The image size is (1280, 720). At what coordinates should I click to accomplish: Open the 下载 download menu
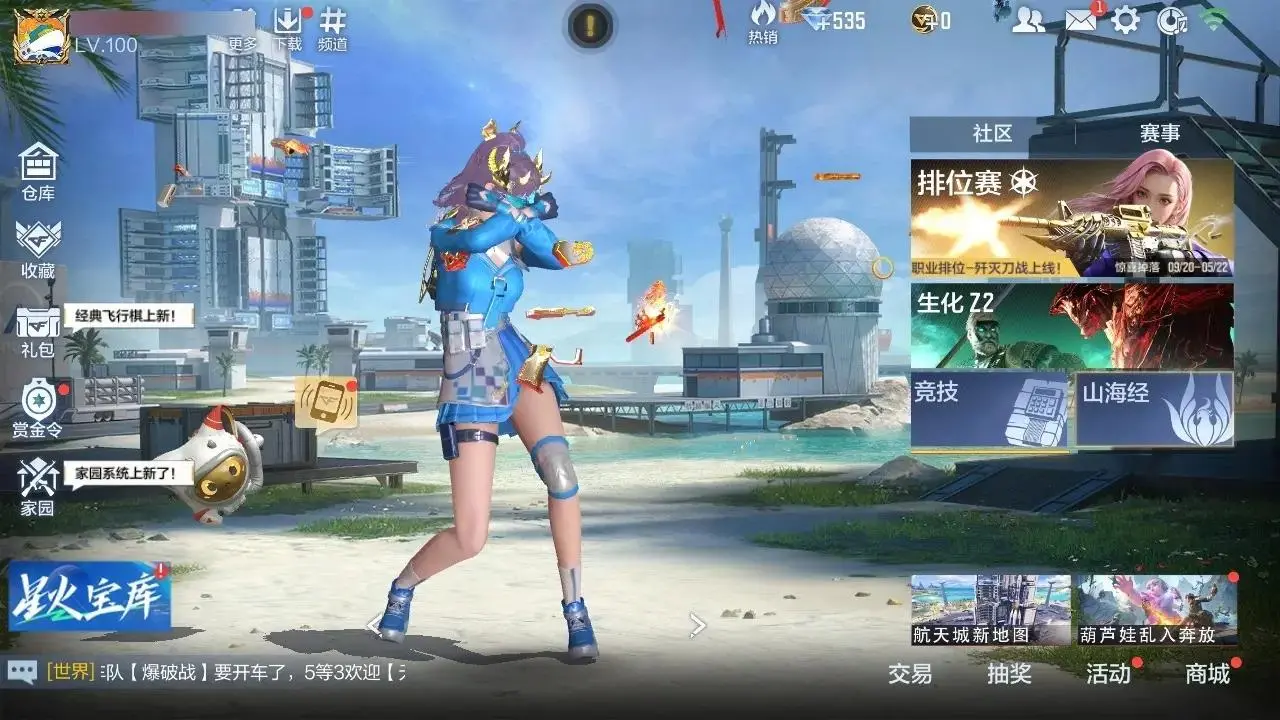287,27
